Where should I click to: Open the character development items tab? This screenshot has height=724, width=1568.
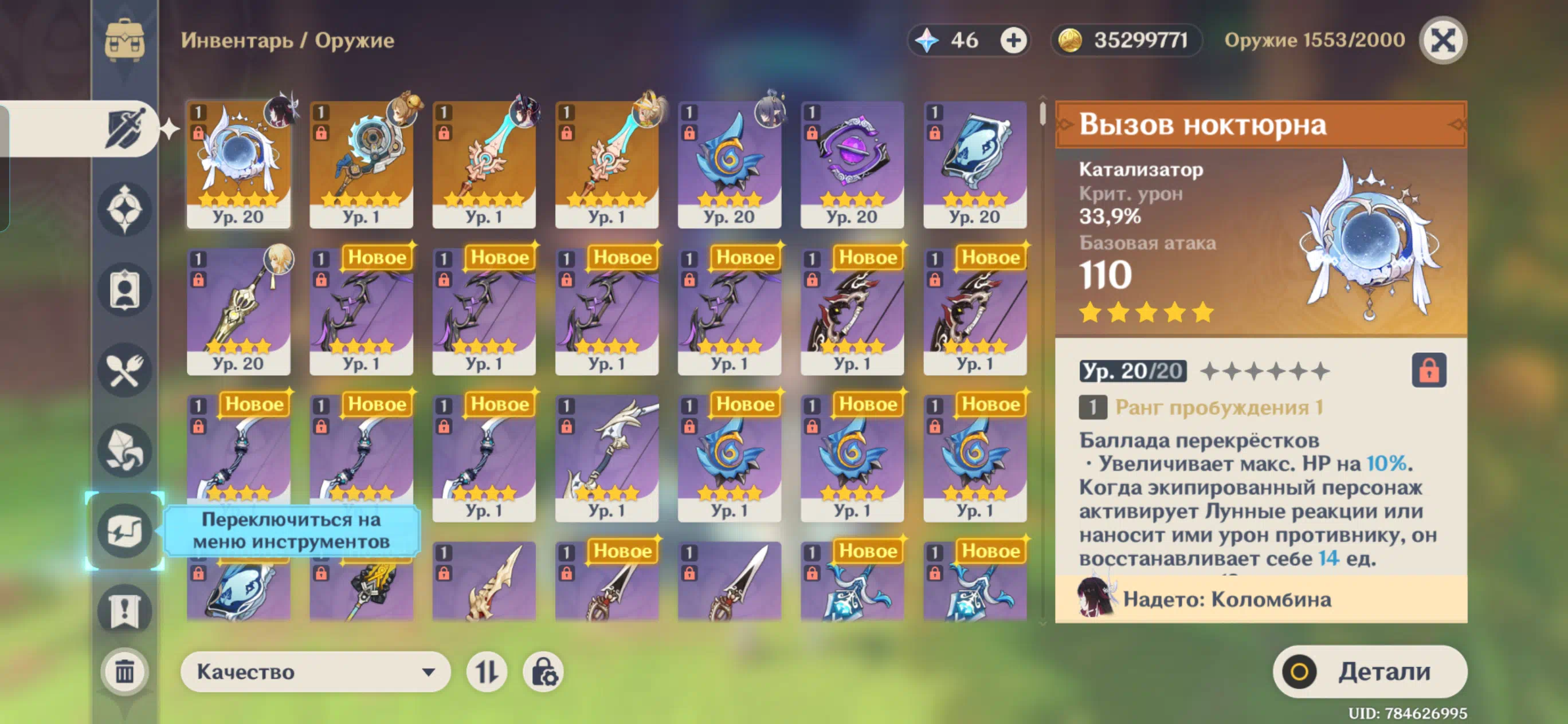coord(125,290)
